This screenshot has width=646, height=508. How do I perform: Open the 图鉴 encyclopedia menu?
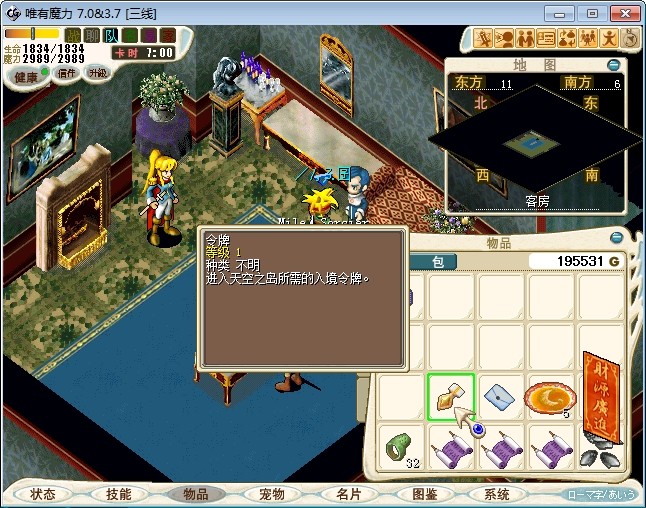coord(423,494)
